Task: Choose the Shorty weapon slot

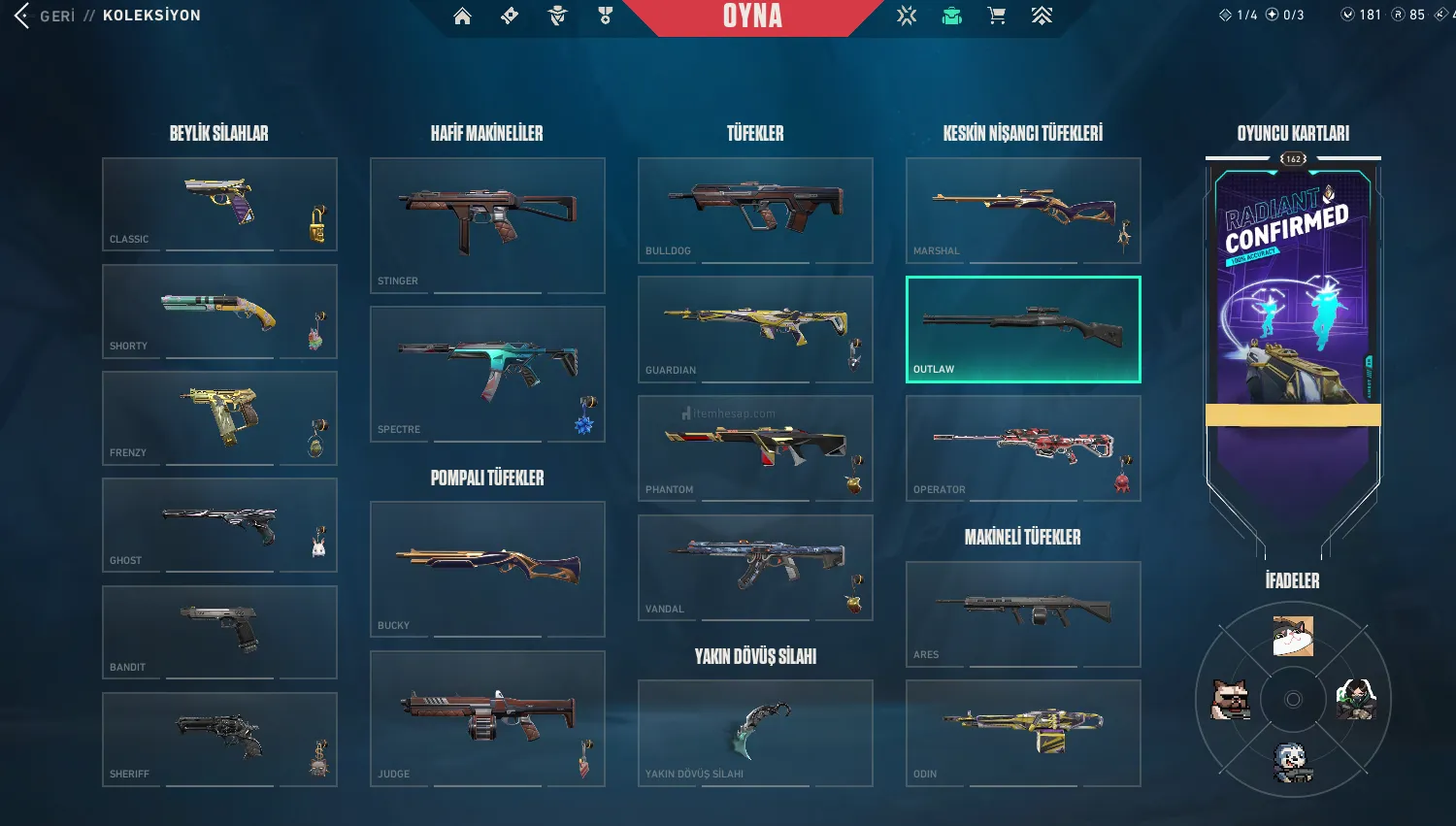Action: (219, 312)
